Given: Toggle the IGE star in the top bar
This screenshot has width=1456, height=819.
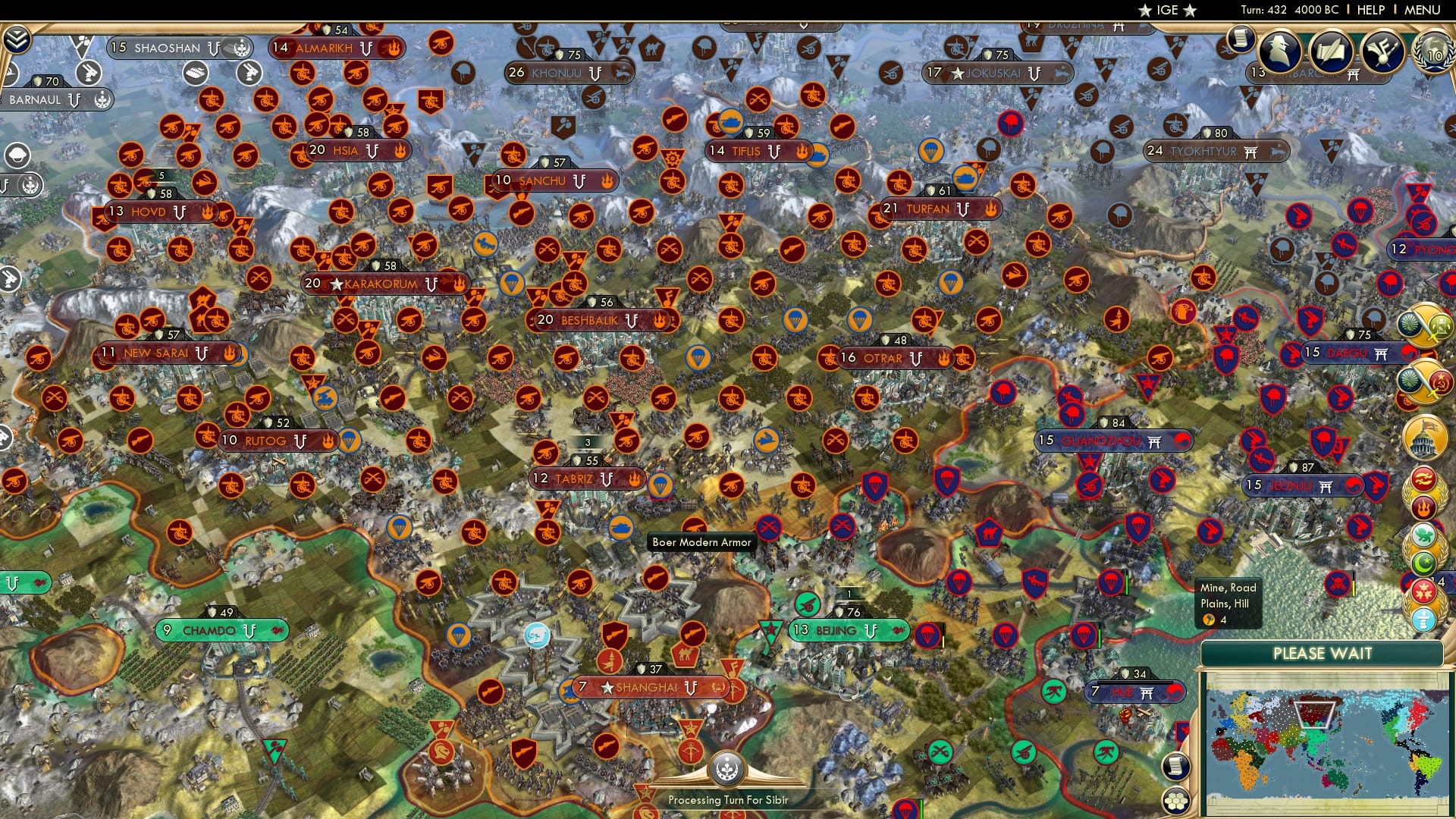Looking at the screenshot, I should tap(1145, 11).
